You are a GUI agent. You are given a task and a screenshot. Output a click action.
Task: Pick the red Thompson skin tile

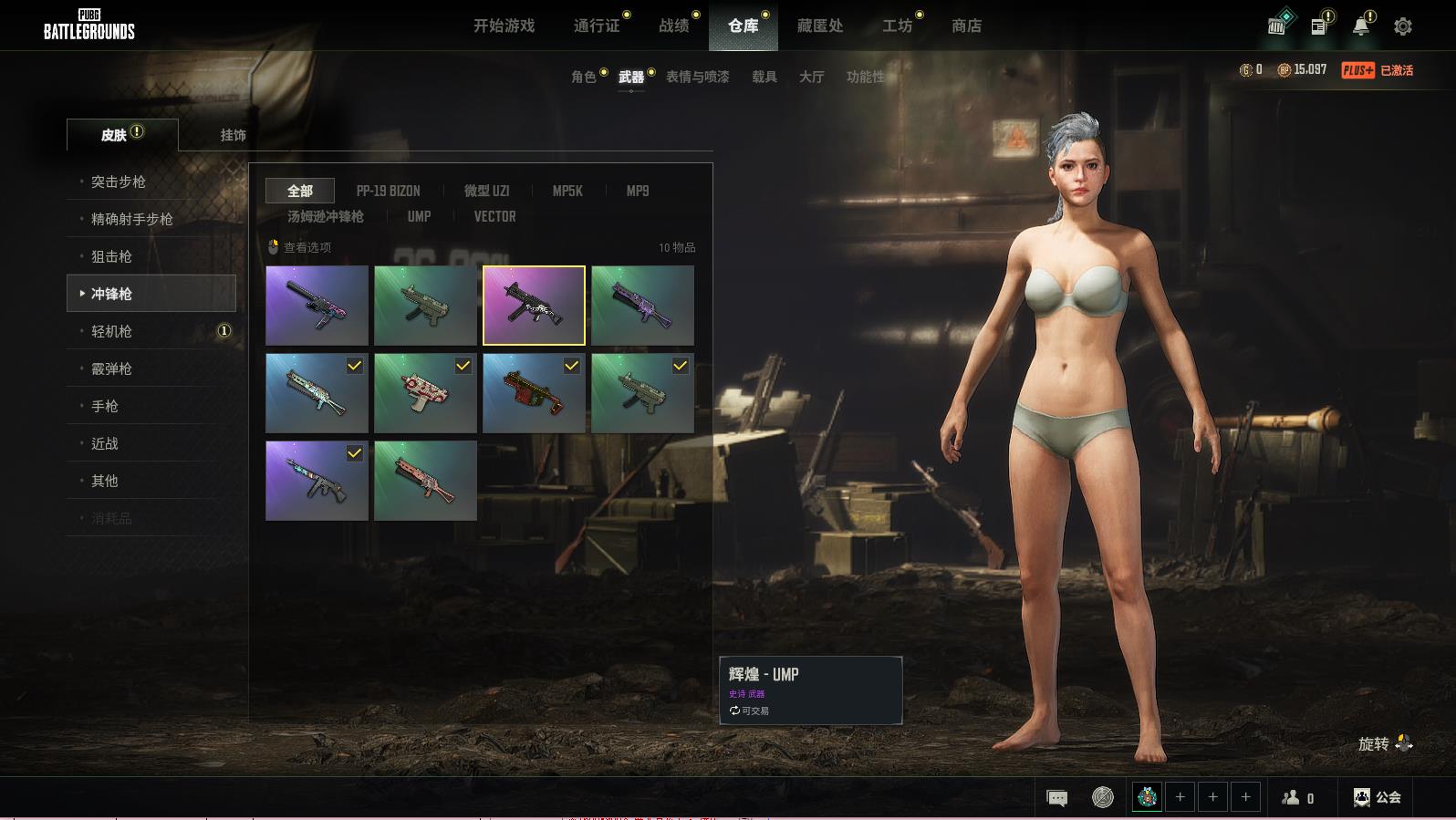click(x=534, y=393)
